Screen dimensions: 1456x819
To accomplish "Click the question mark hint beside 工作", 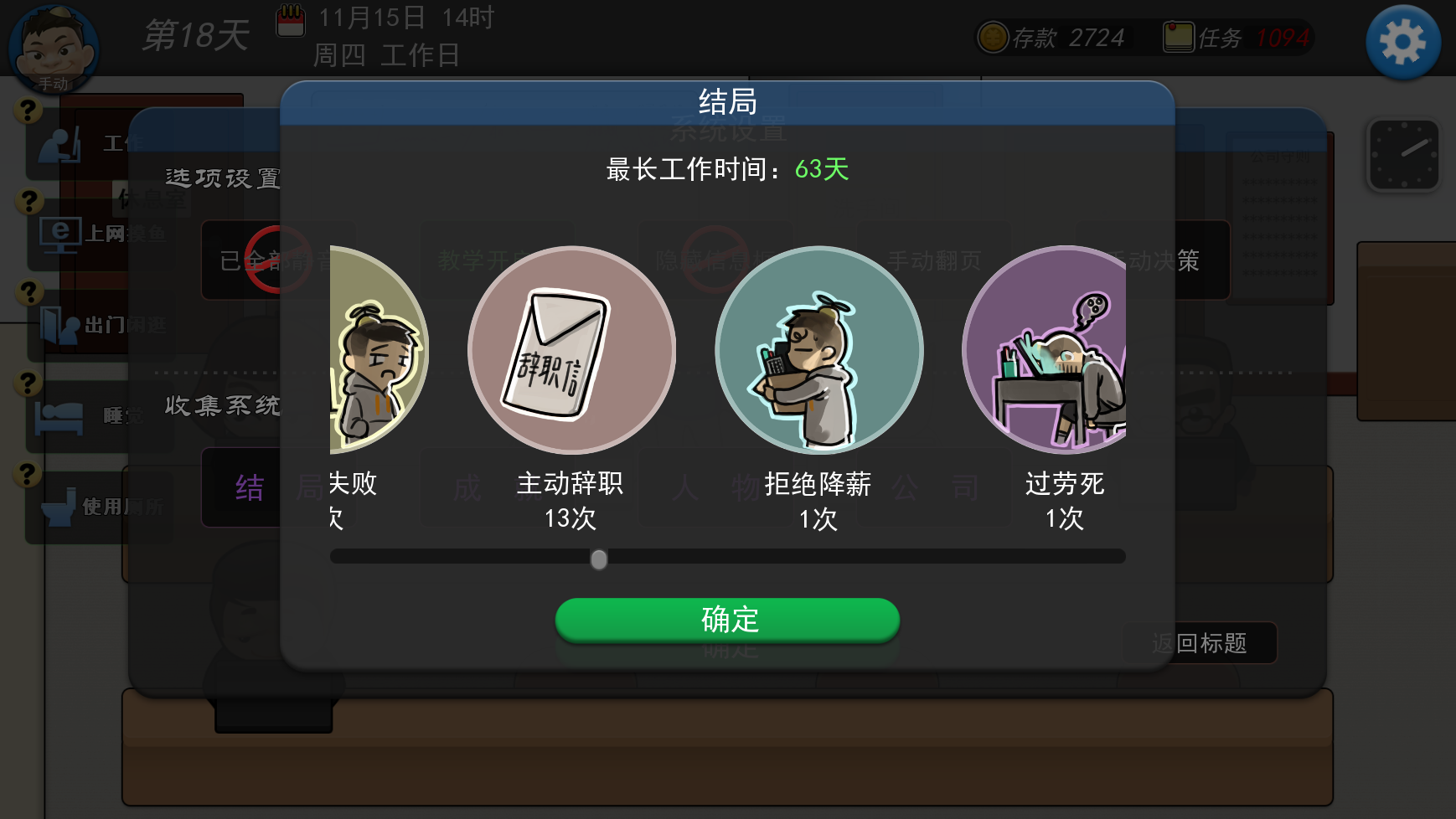I will pos(28,108).
